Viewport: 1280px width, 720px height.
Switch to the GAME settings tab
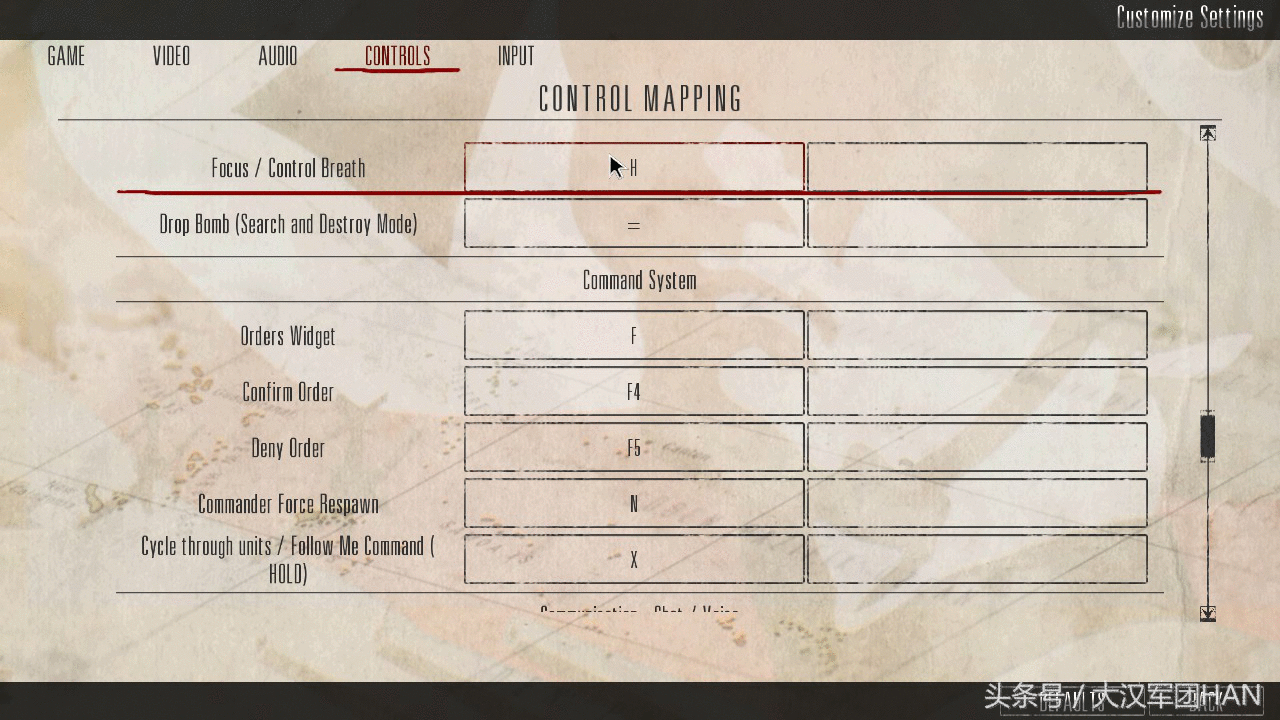[66, 56]
